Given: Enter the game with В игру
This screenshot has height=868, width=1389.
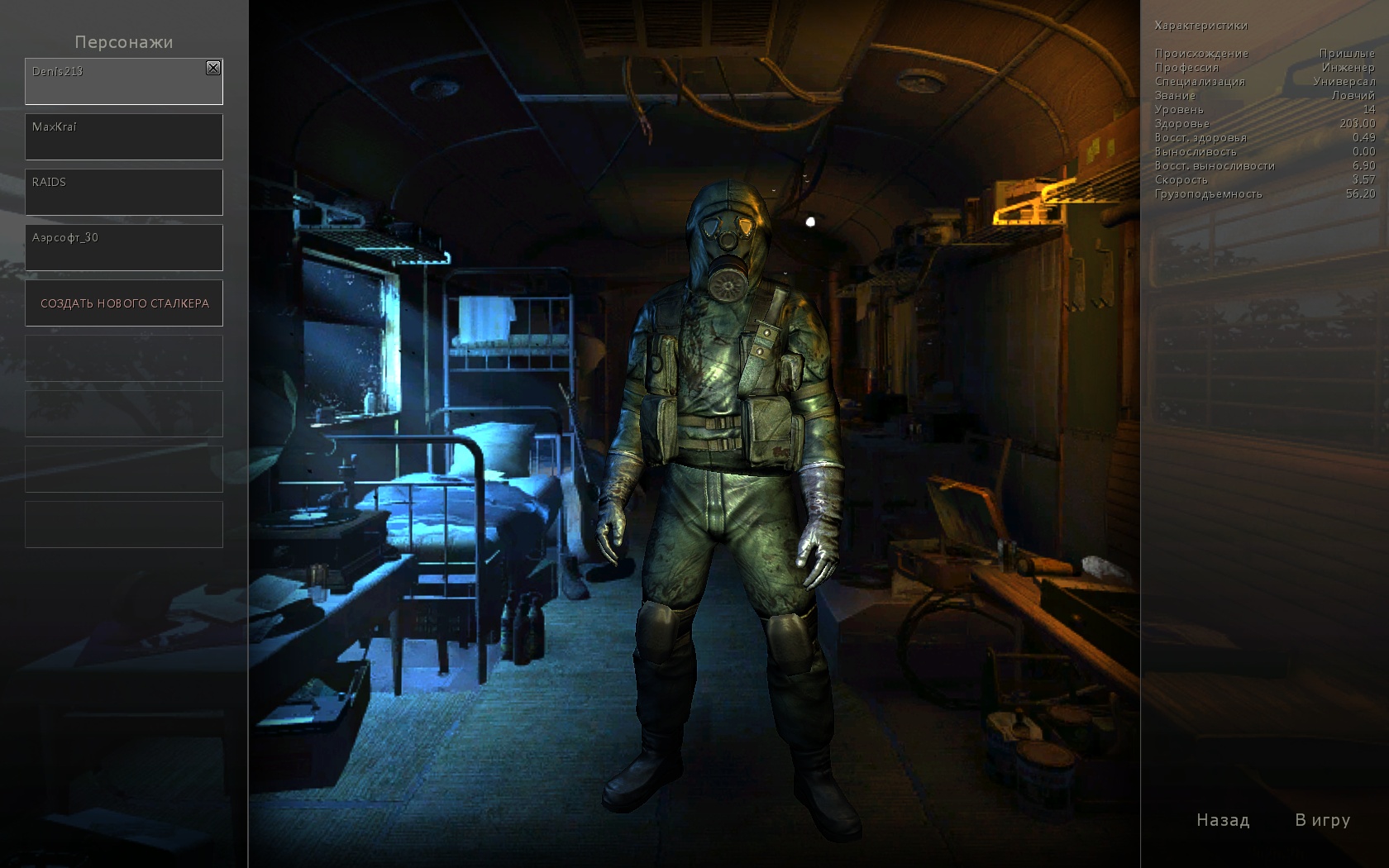Looking at the screenshot, I should click(x=1322, y=820).
